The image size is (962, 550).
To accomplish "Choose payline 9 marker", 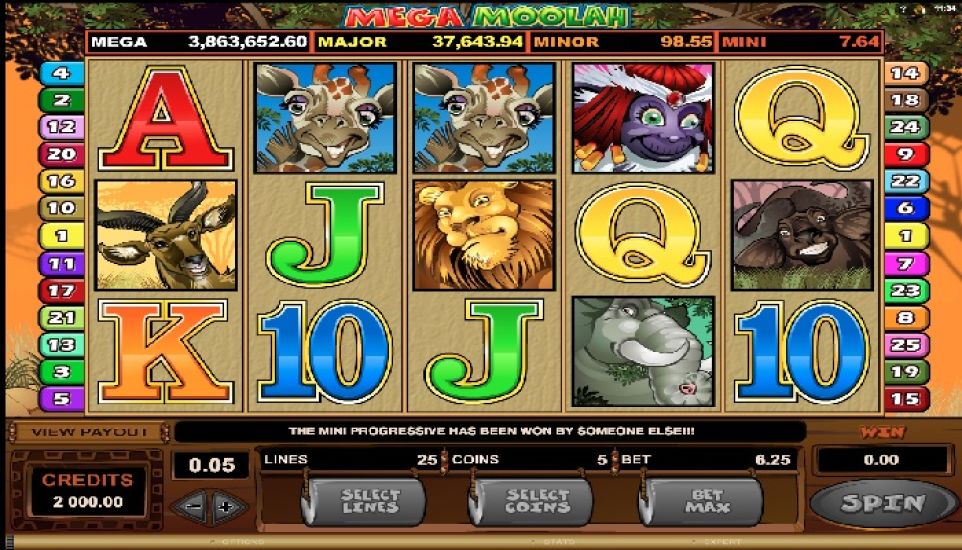I will [904, 154].
